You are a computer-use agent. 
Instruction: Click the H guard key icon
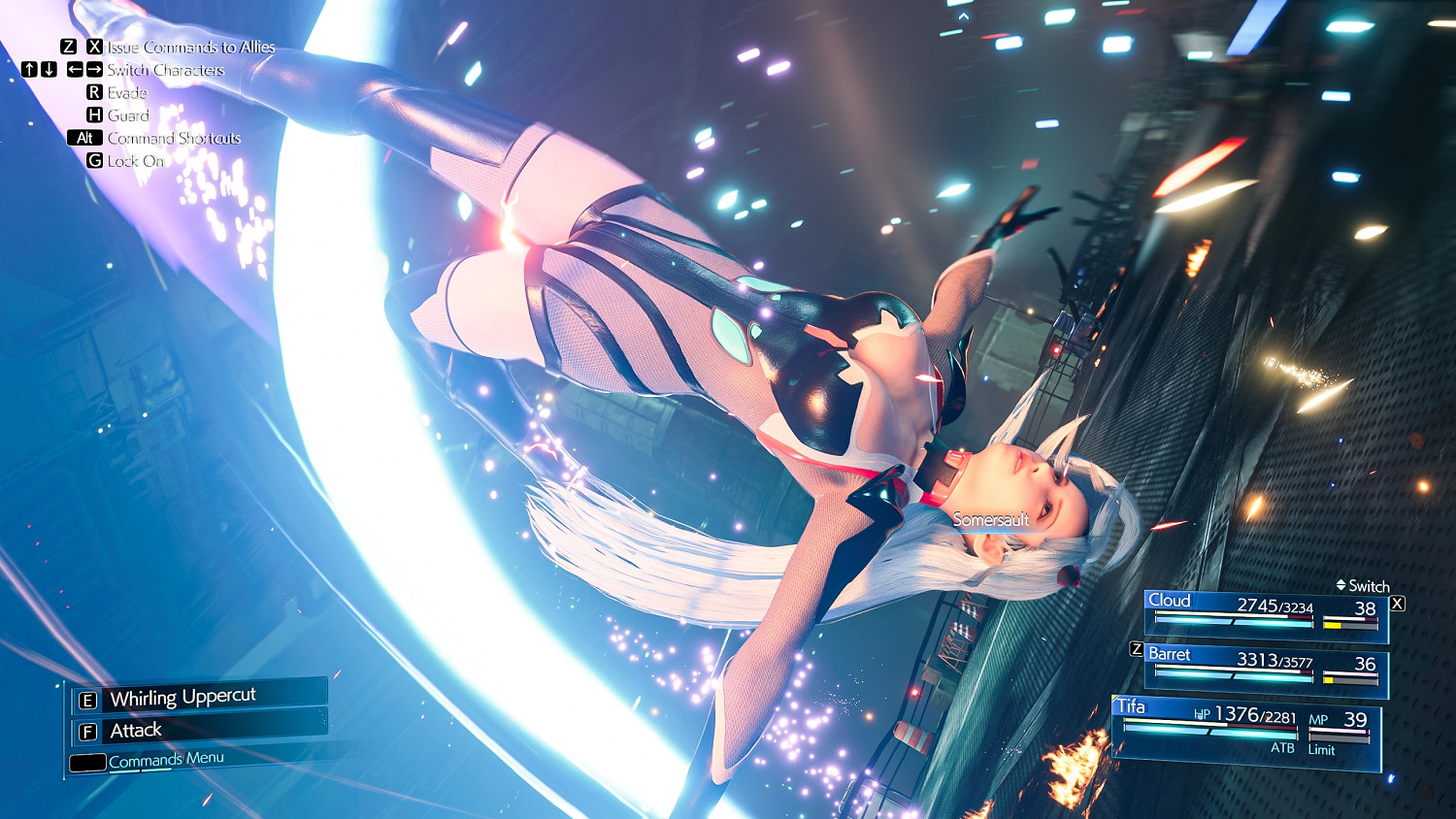coord(93,115)
